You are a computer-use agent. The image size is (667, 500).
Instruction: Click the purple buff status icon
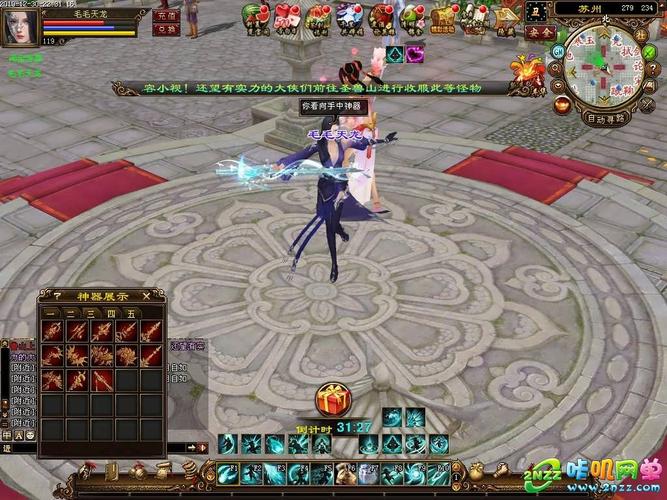pos(414,52)
